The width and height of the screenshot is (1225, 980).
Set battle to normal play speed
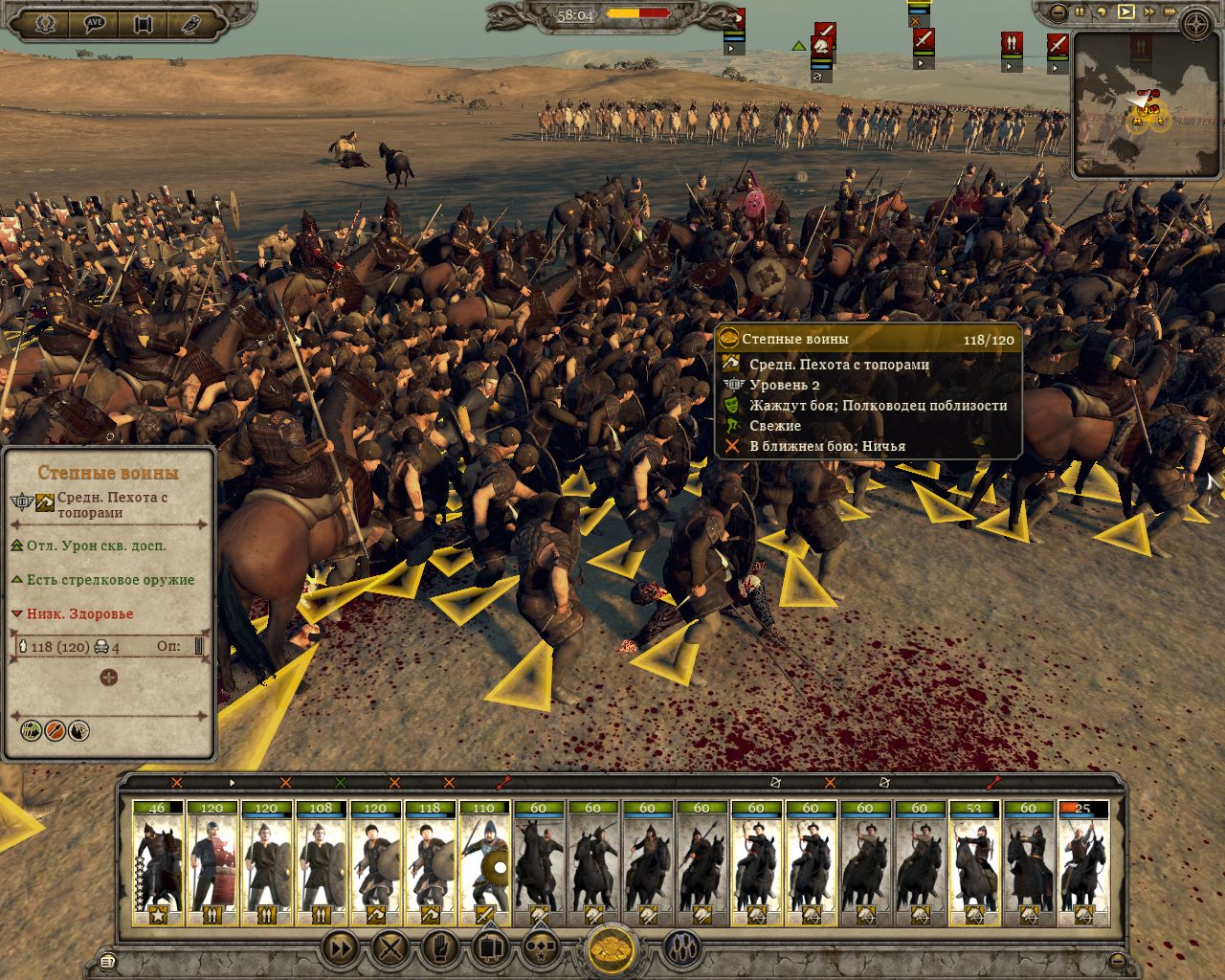pos(1125,12)
